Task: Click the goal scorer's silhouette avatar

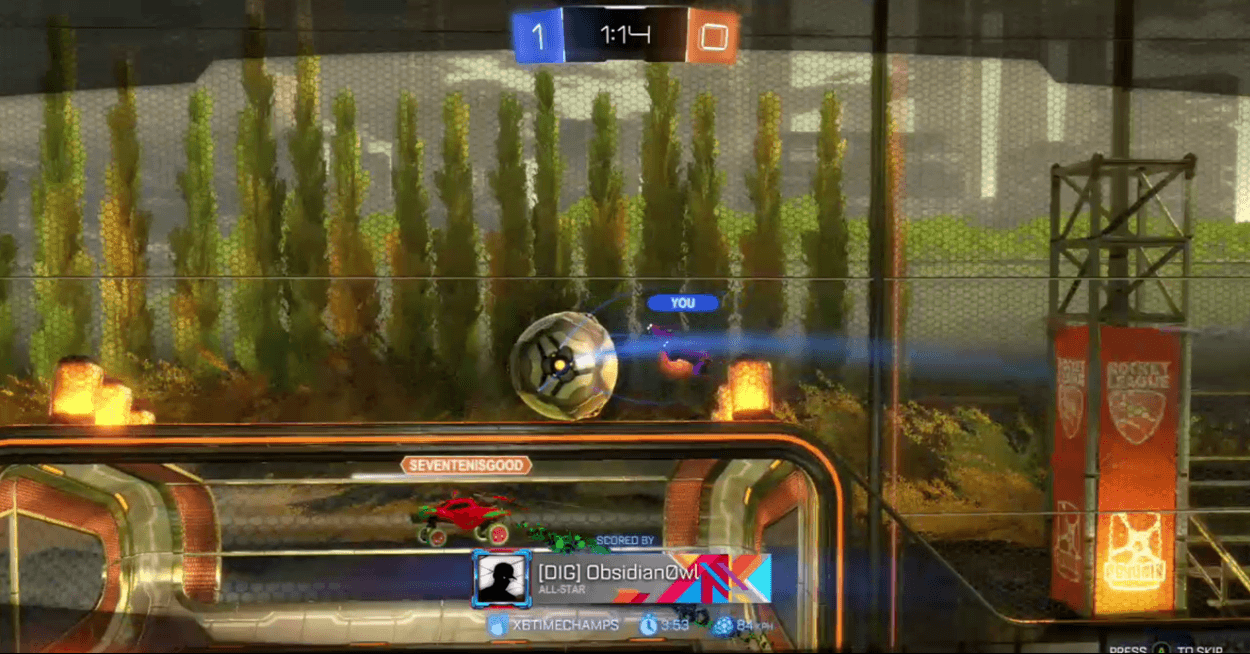Action: click(501, 578)
